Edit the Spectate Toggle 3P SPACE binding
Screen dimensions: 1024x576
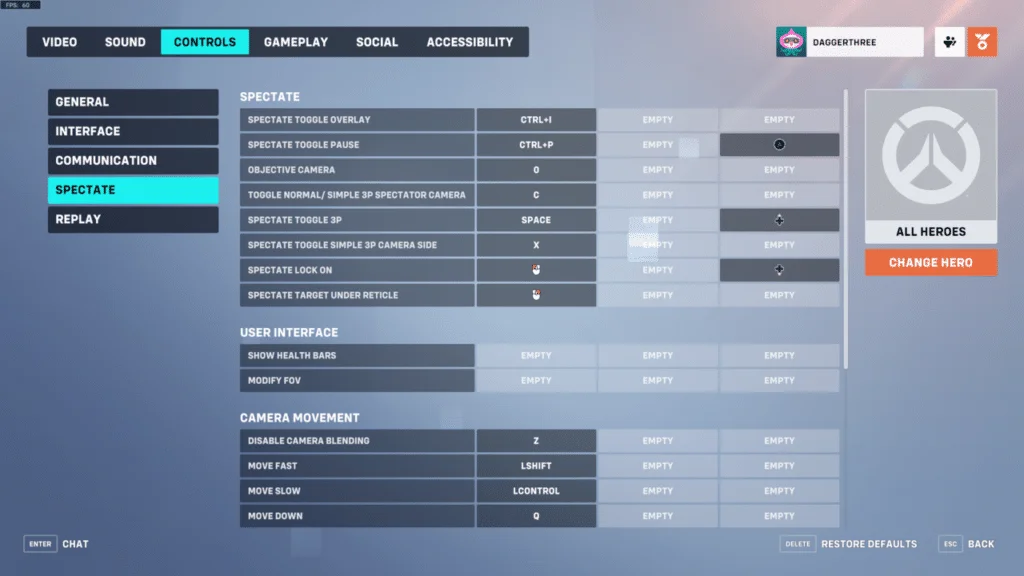click(536, 220)
